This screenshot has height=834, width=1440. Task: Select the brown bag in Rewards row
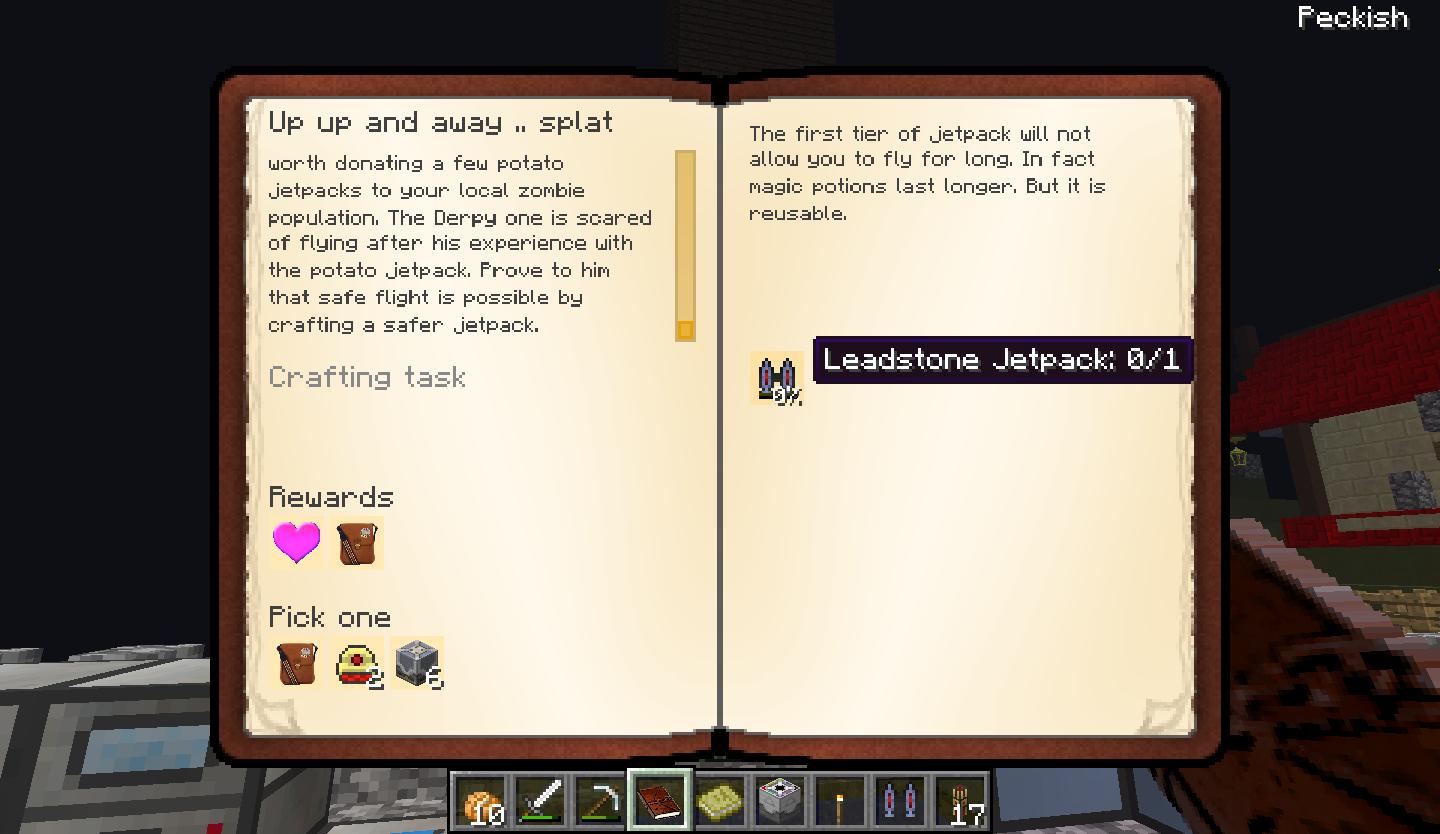click(357, 543)
